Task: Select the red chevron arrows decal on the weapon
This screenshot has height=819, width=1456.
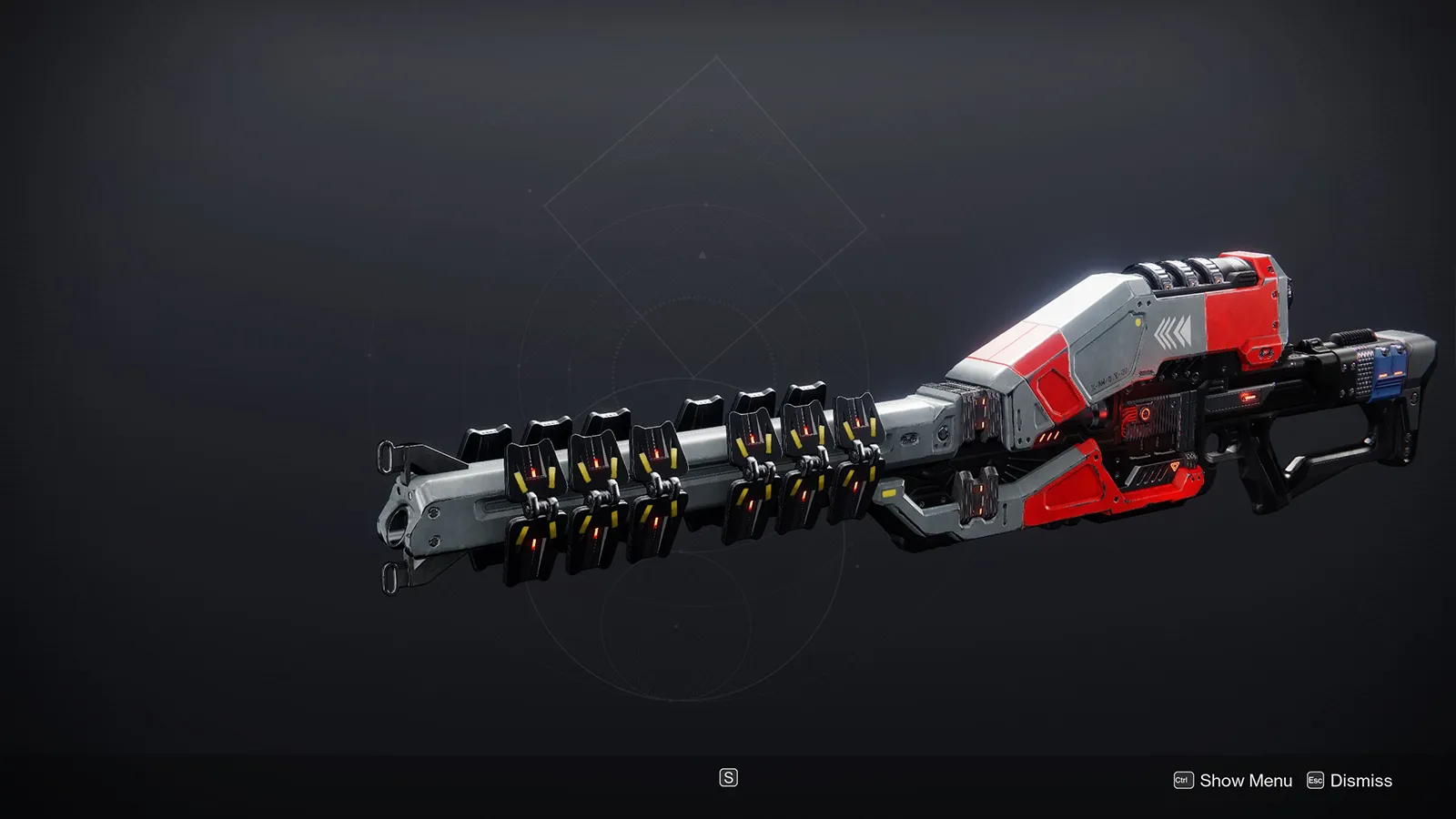Action: (x=1172, y=330)
